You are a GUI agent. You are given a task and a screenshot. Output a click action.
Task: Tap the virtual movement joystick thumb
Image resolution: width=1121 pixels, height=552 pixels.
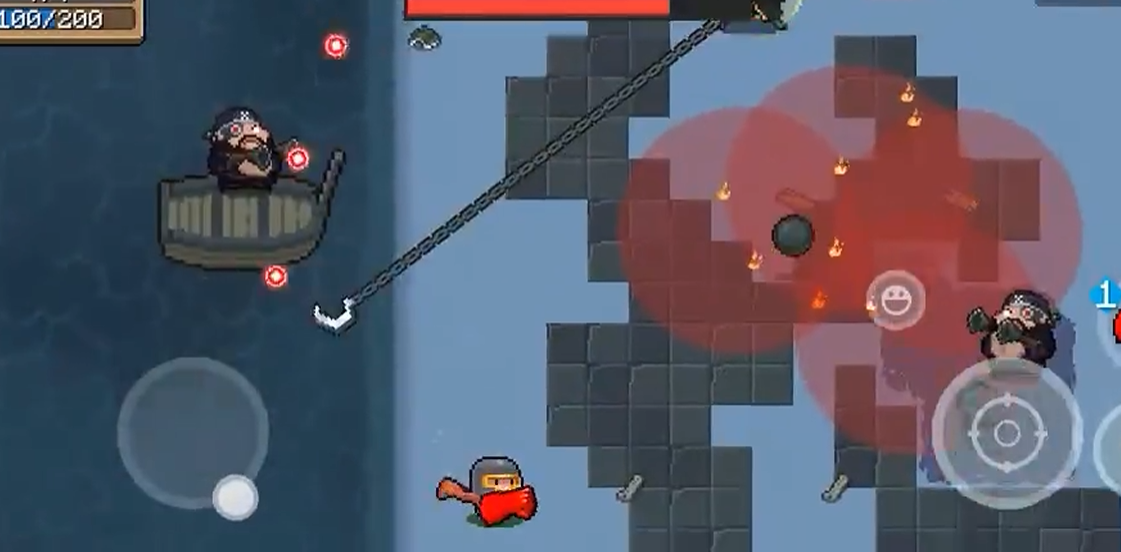pyautogui.click(x=235, y=496)
